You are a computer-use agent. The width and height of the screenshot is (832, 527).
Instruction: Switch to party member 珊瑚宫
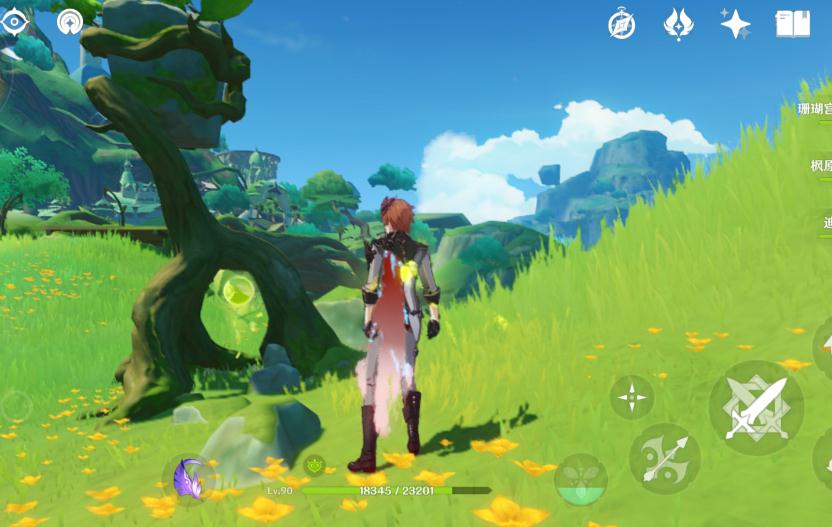[x=815, y=109]
